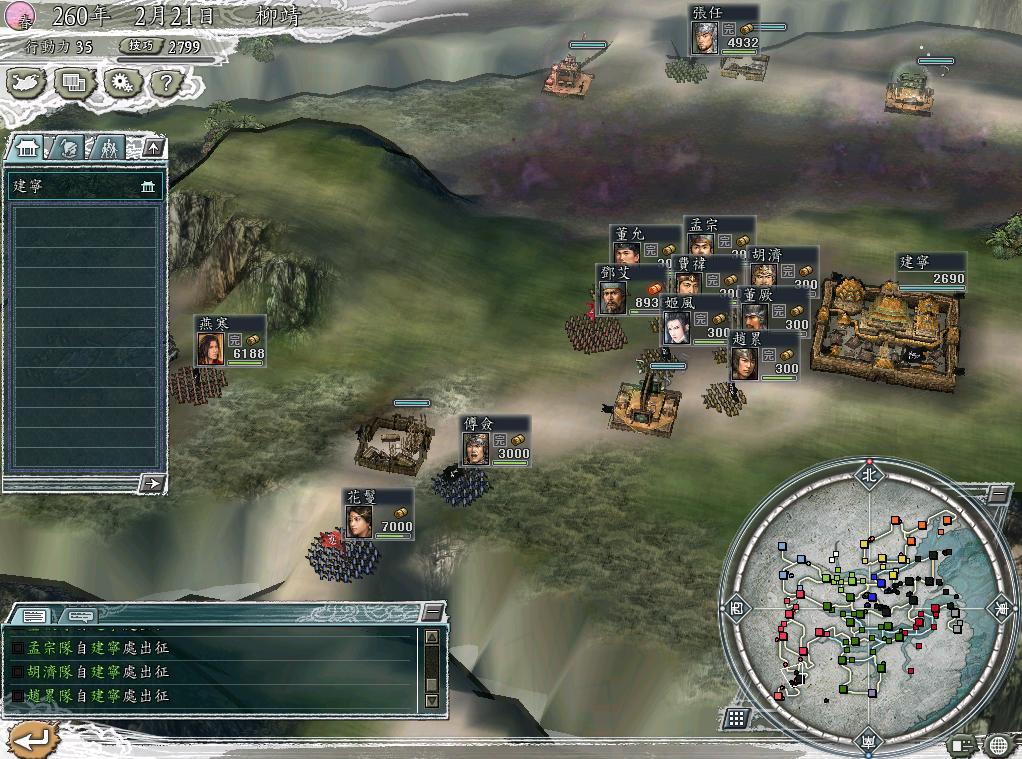This screenshot has width=1022, height=759.
Task: Switch to the message log tab
Action: [x=33, y=616]
